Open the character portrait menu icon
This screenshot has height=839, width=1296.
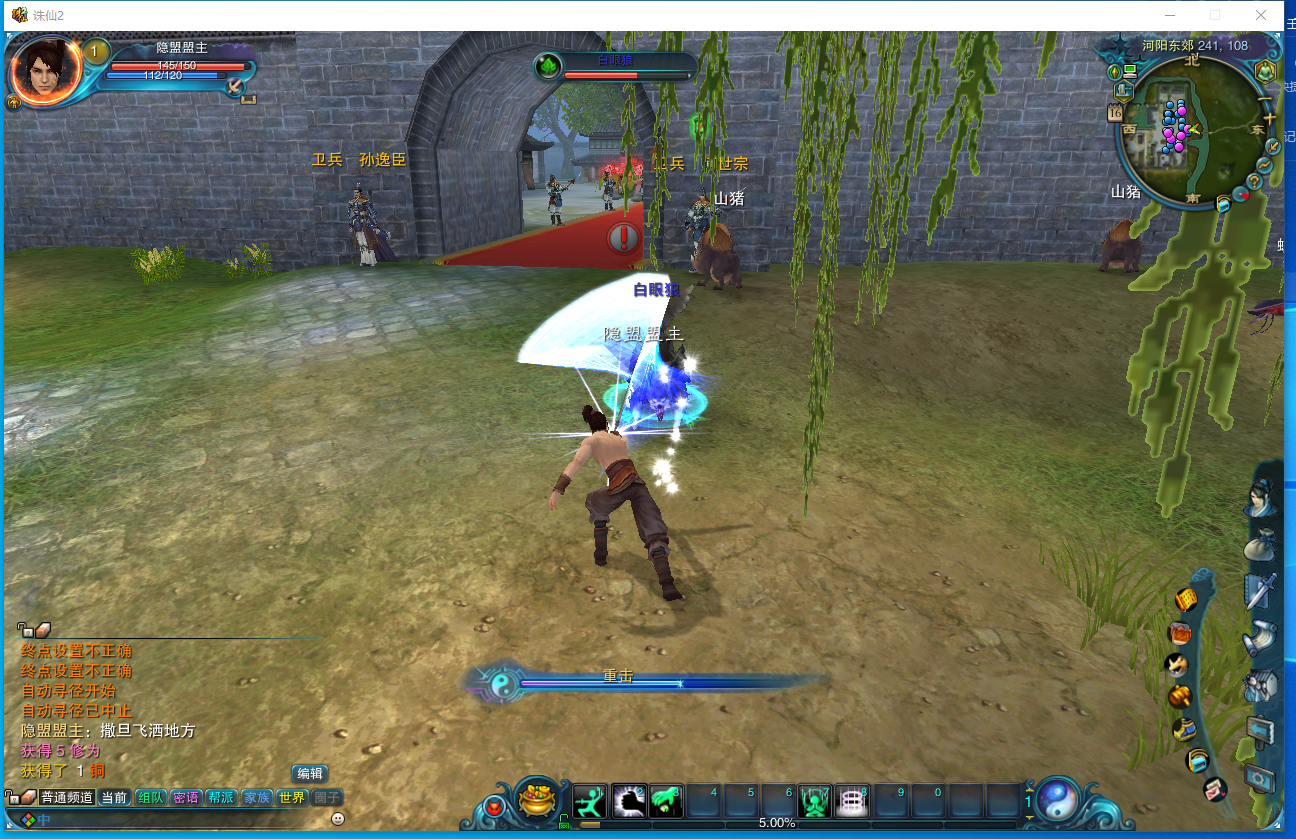point(1261,498)
